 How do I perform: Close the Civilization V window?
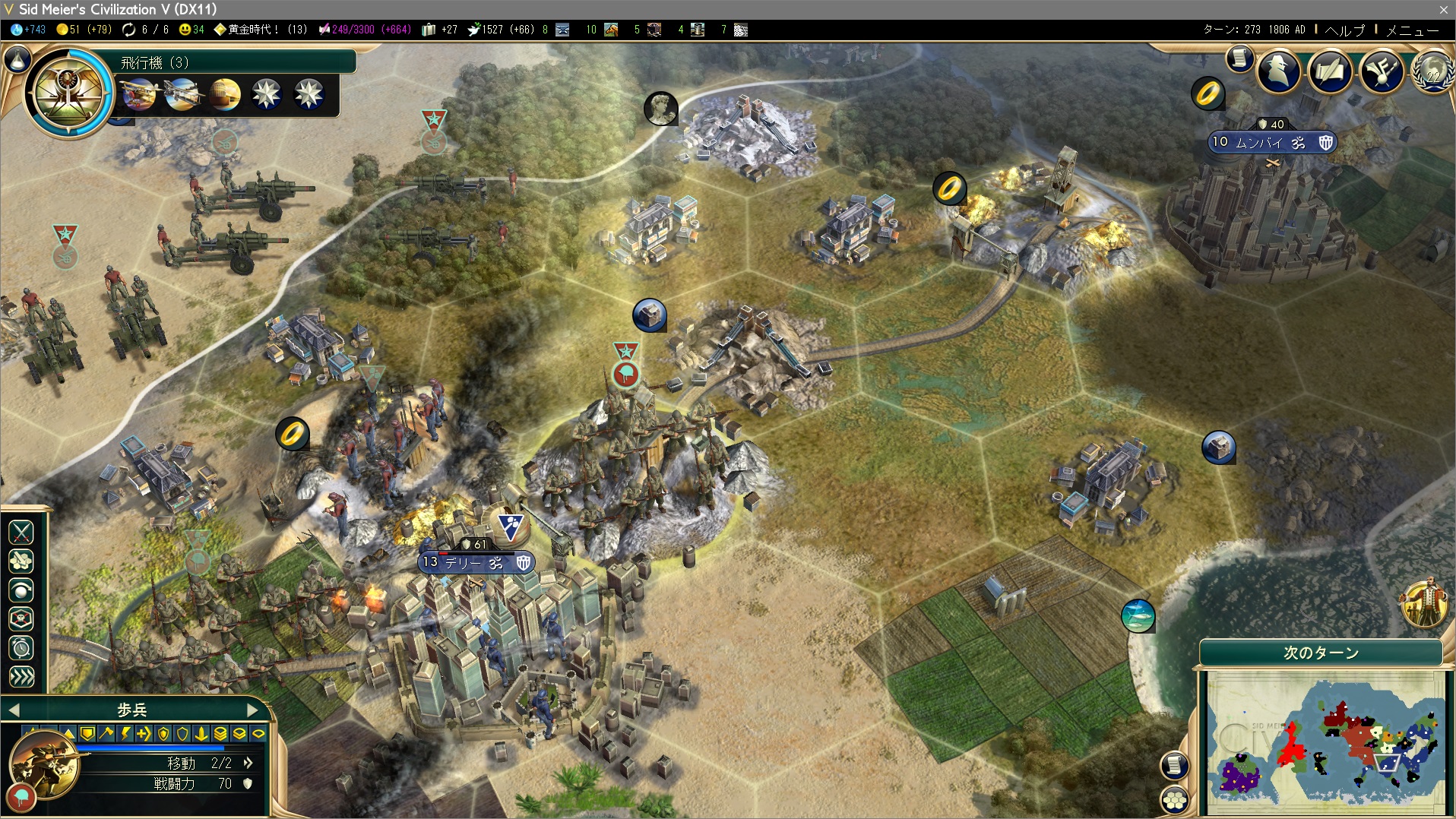click(1443, 9)
